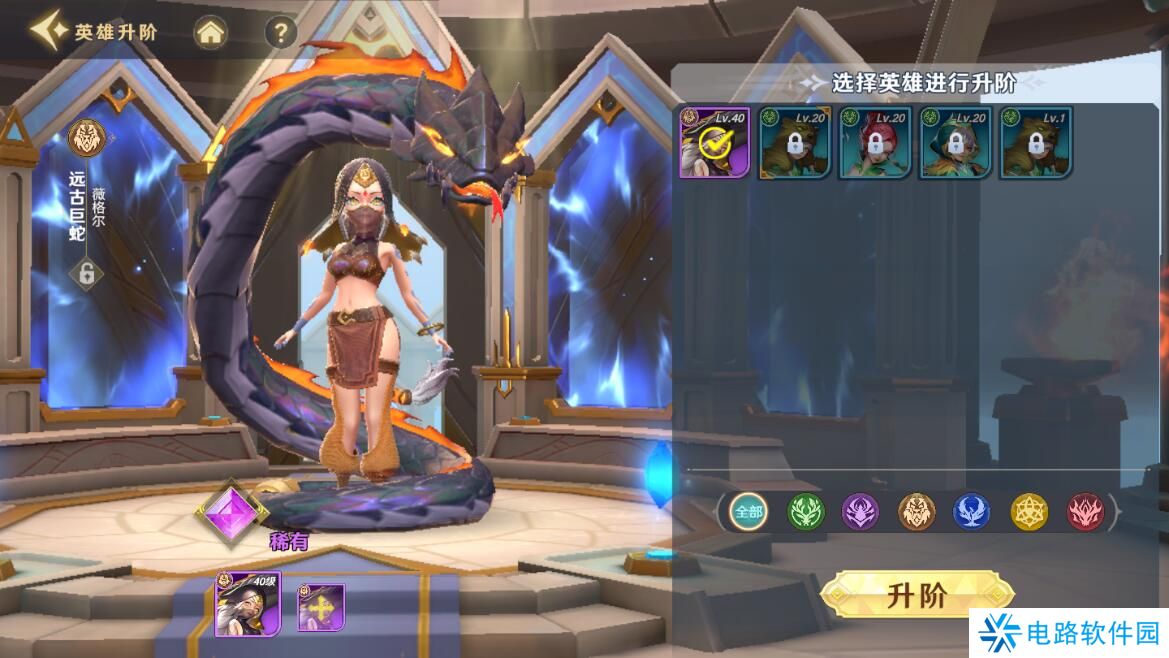Filter heroes by brown lion faction

click(x=916, y=512)
